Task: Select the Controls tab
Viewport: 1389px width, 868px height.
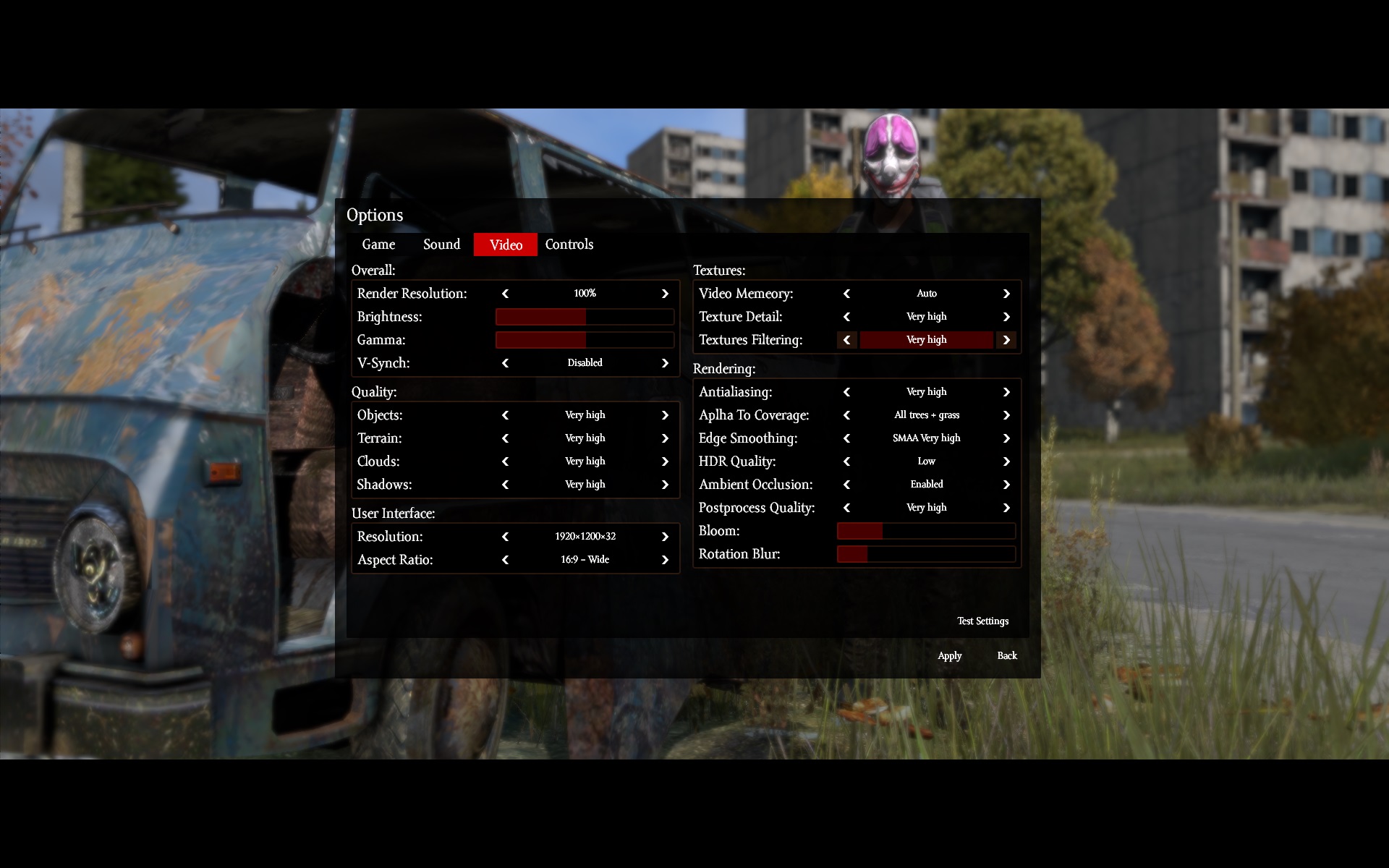Action: coord(569,244)
